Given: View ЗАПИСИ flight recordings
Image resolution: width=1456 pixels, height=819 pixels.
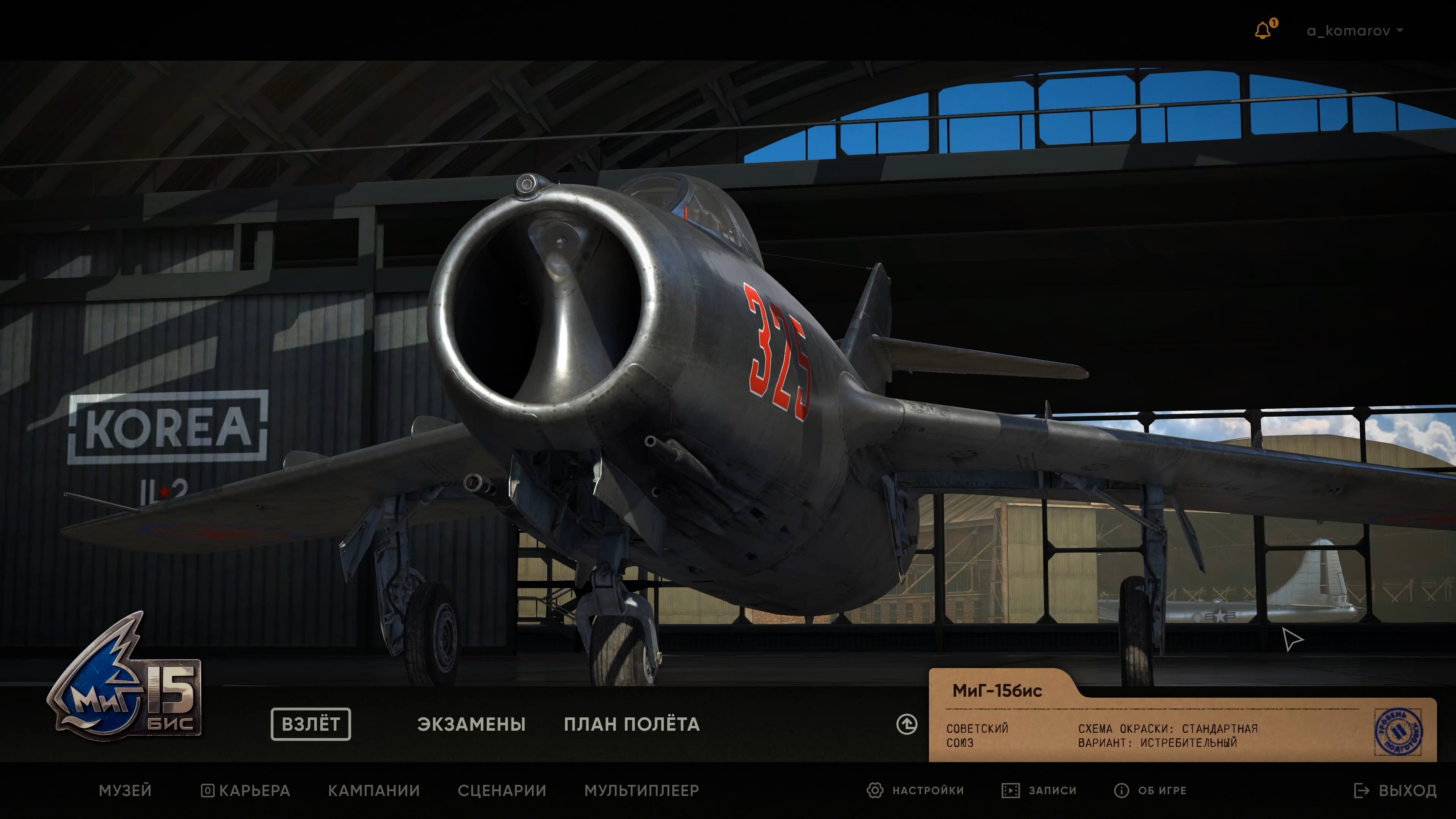Looking at the screenshot, I should (1039, 790).
